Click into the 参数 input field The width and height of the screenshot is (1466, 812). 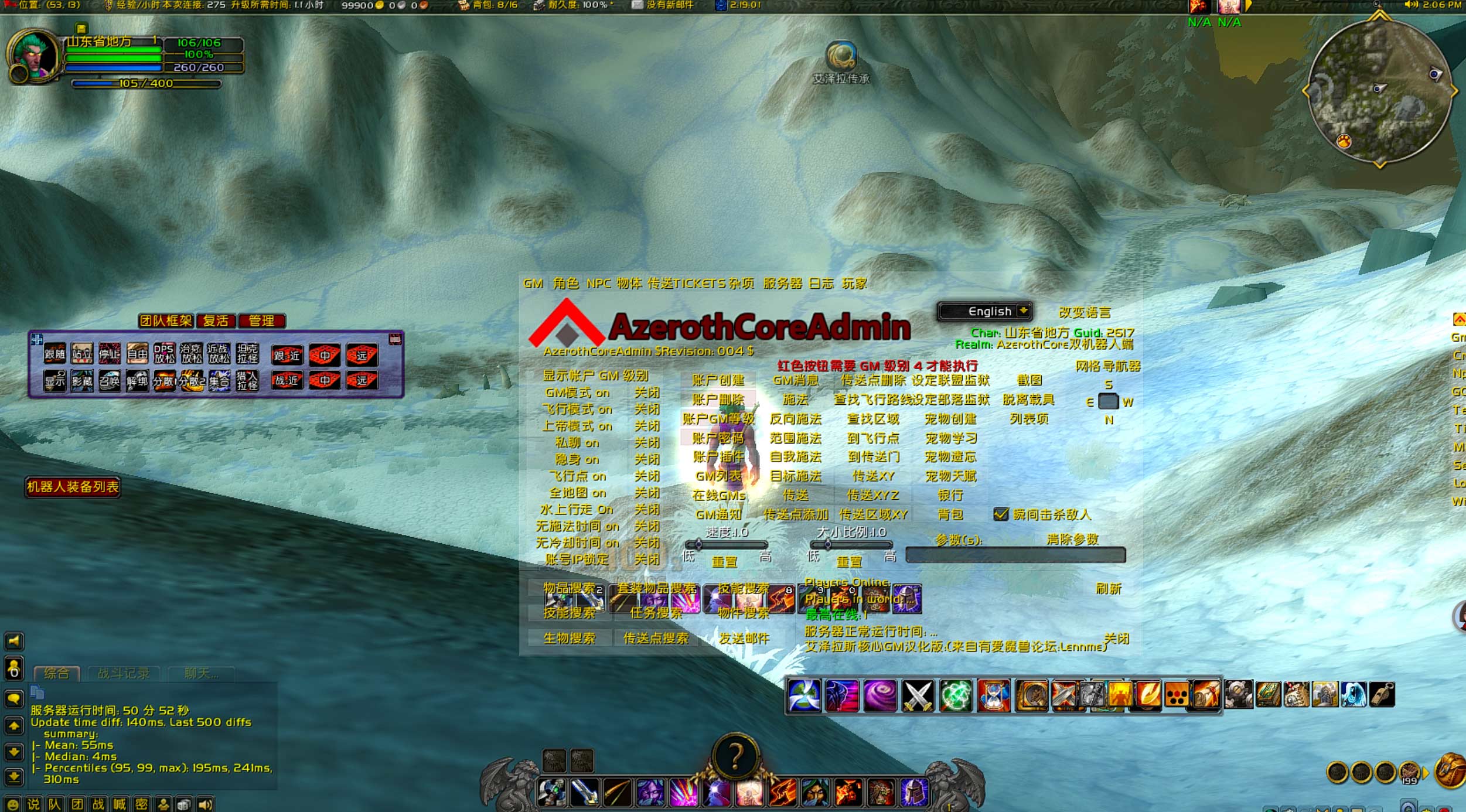[x=1015, y=555]
